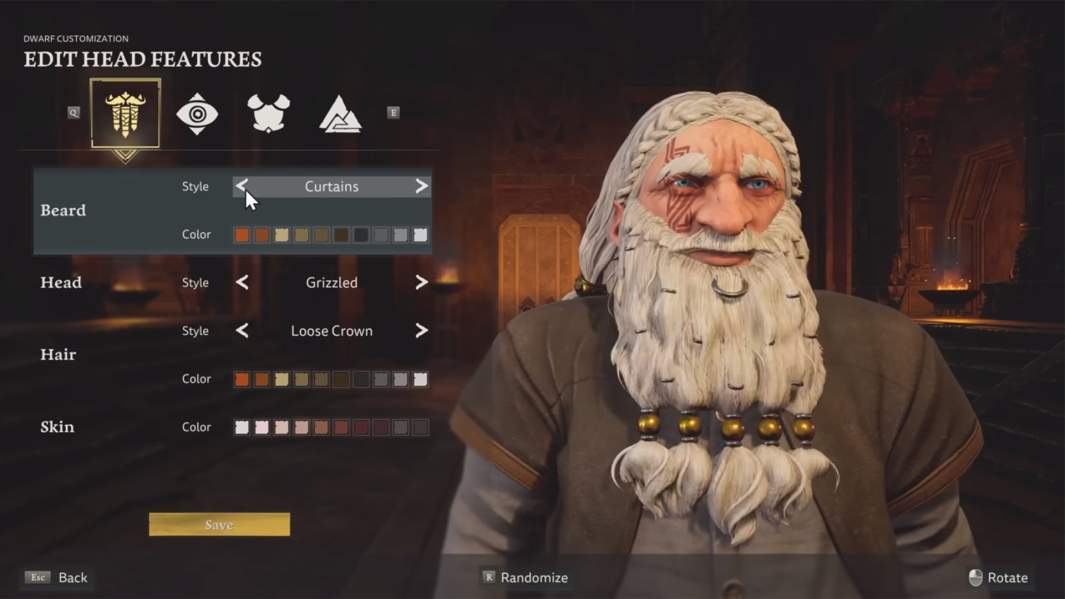
Task: Choose the palest skin color swatch
Action: 242,427
